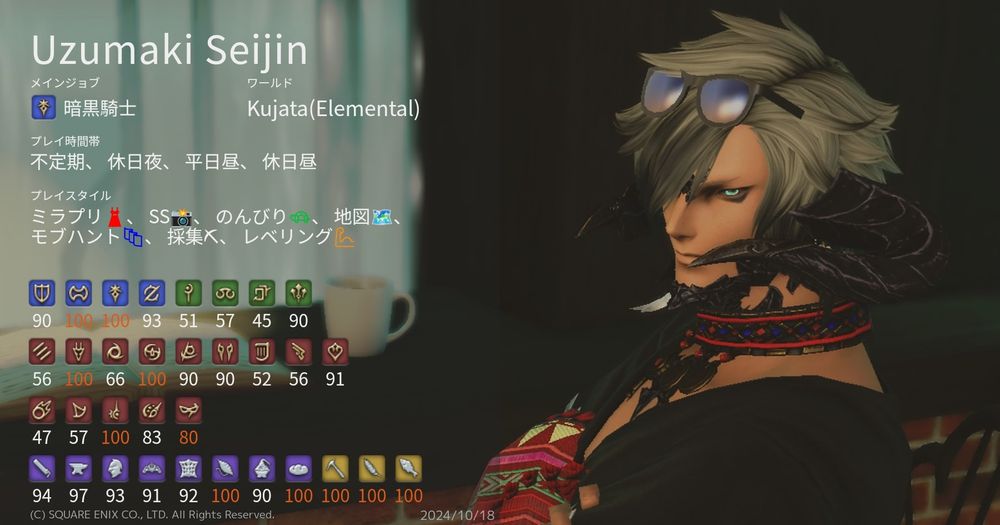Click the Samurai job icon

(x=151, y=351)
